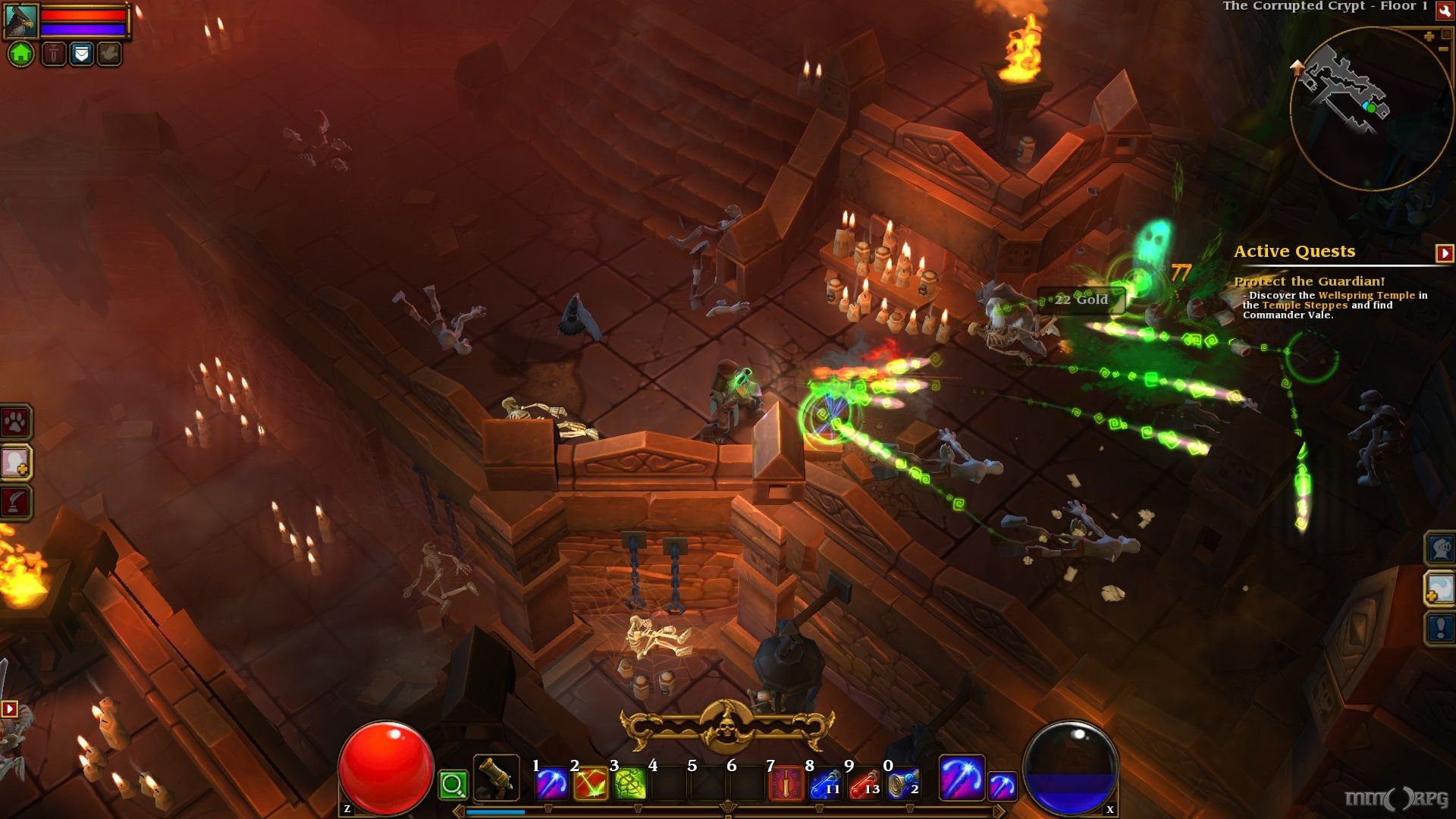Open the town portal home icon

click(x=20, y=55)
